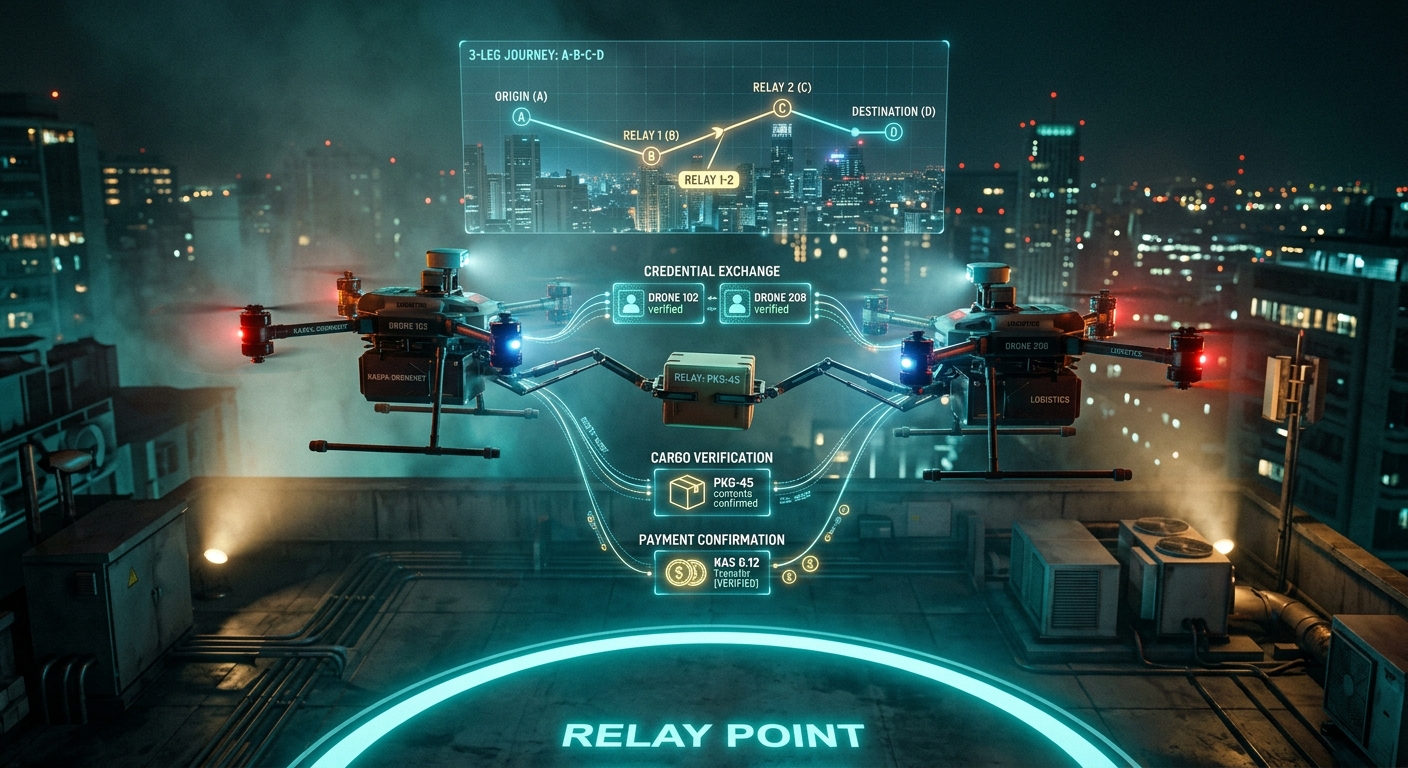Select the Origin (A) node on the route map
This screenshot has height=768, width=1408.
pyautogui.click(x=520, y=117)
